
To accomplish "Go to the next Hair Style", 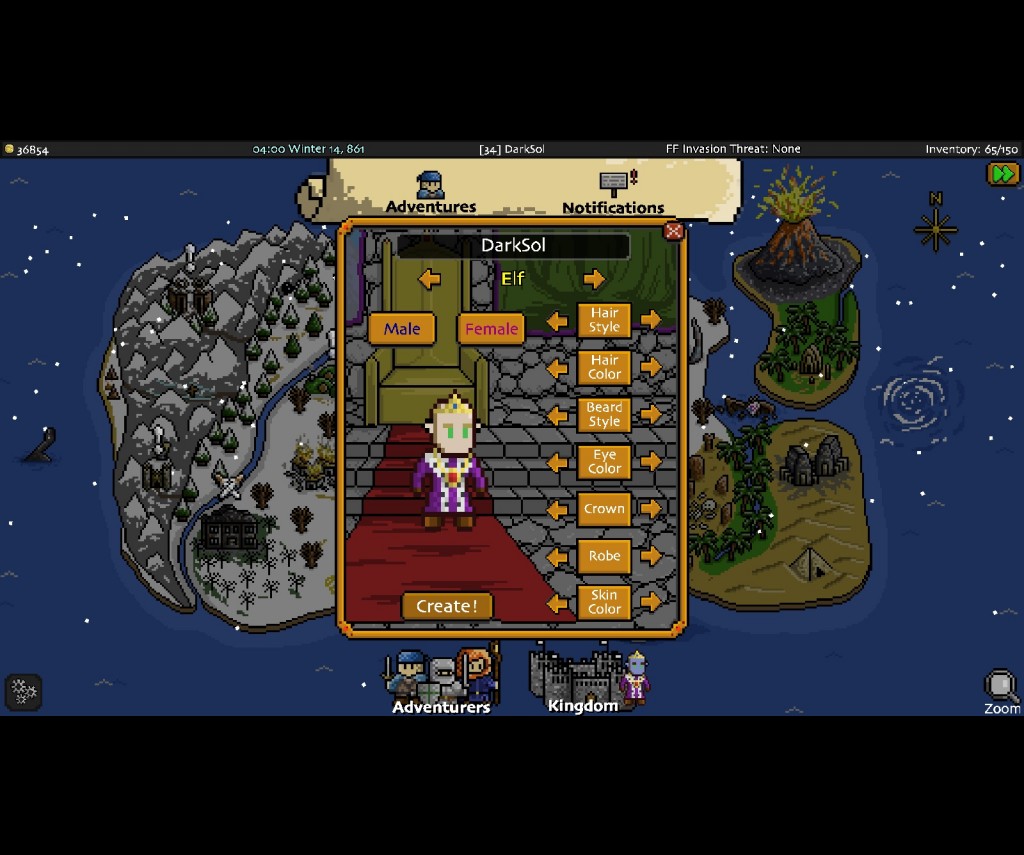I will tap(651, 320).
